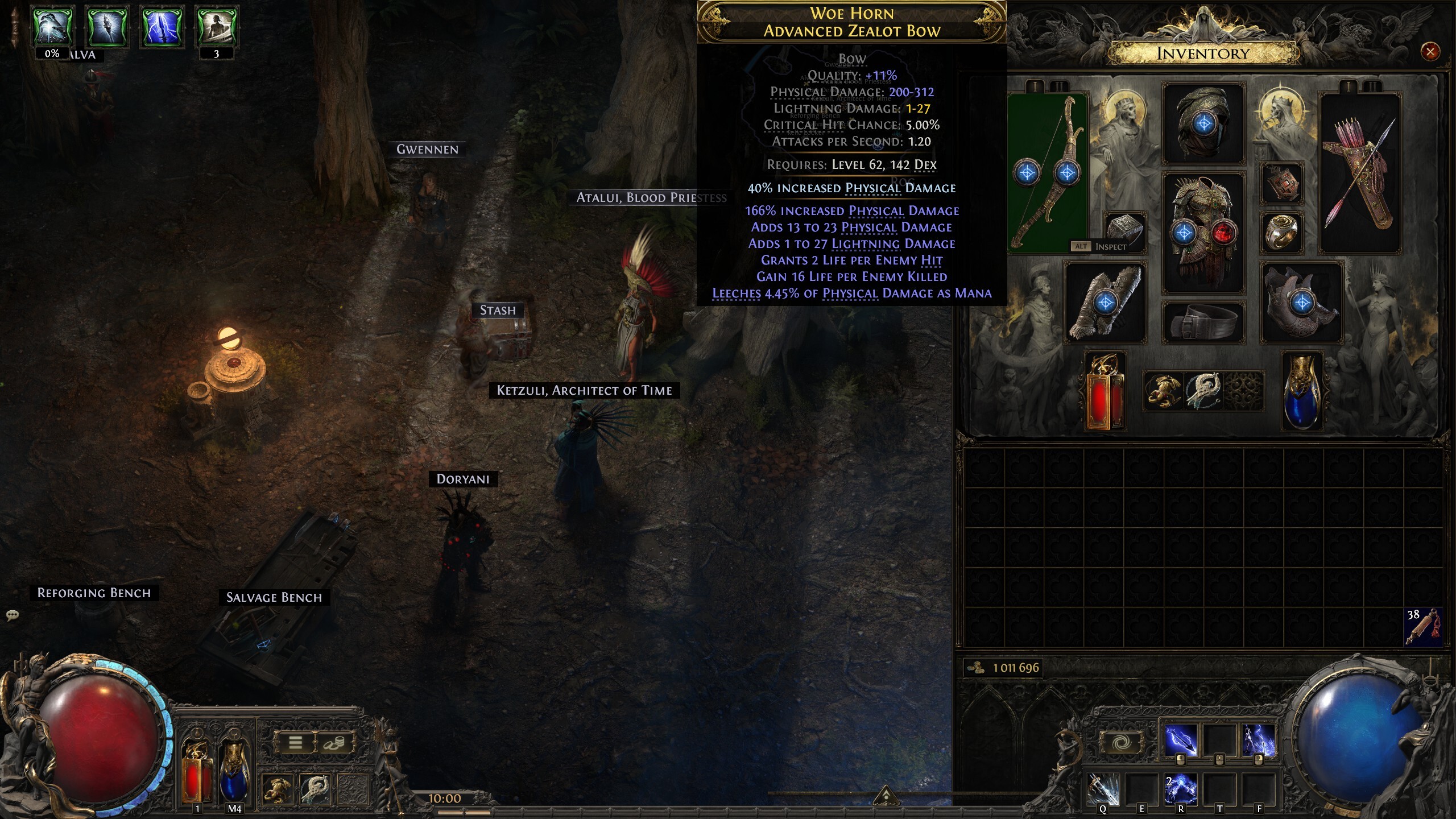Activate the lightning arrow skill
The image size is (1456, 819).
click(1180, 741)
